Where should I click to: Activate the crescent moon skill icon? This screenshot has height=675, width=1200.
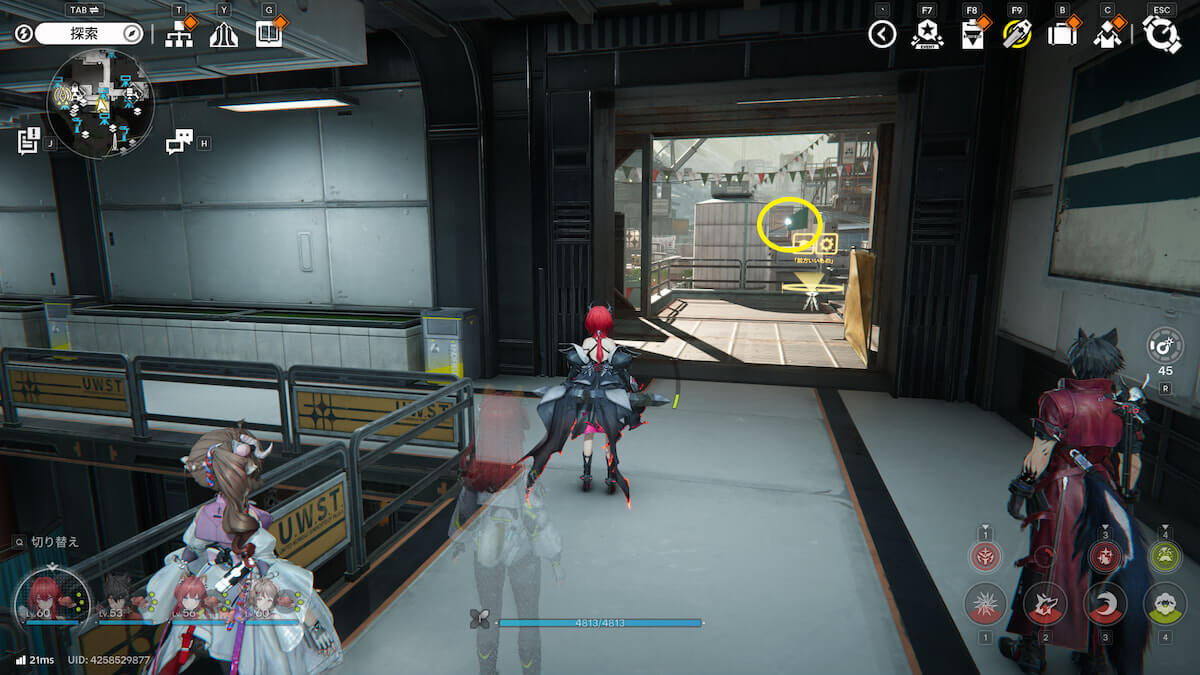[1105, 603]
